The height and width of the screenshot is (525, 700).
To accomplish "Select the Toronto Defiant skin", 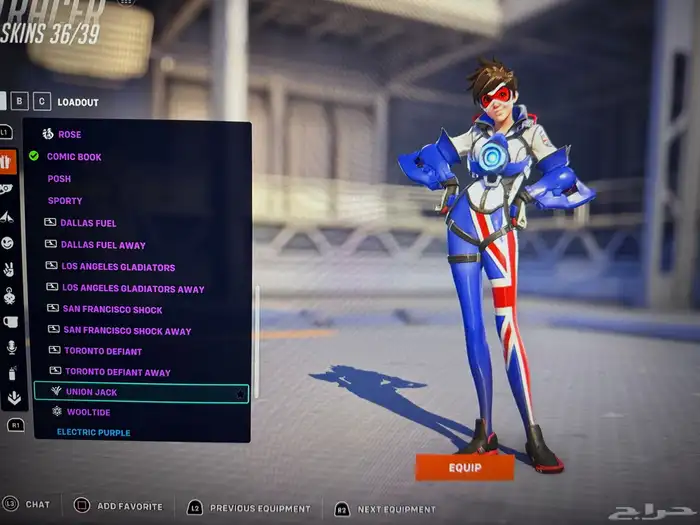I will coord(103,351).
